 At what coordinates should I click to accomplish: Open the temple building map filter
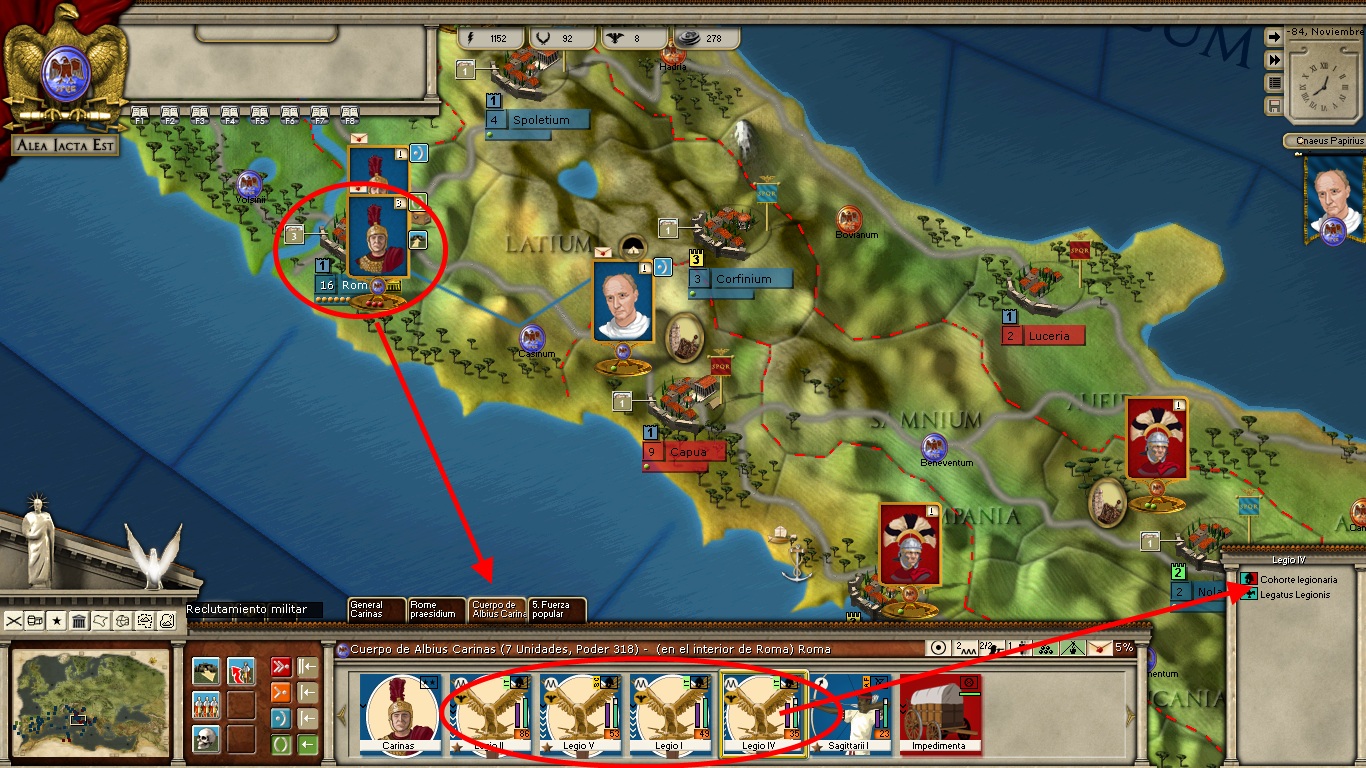[79, 621]
